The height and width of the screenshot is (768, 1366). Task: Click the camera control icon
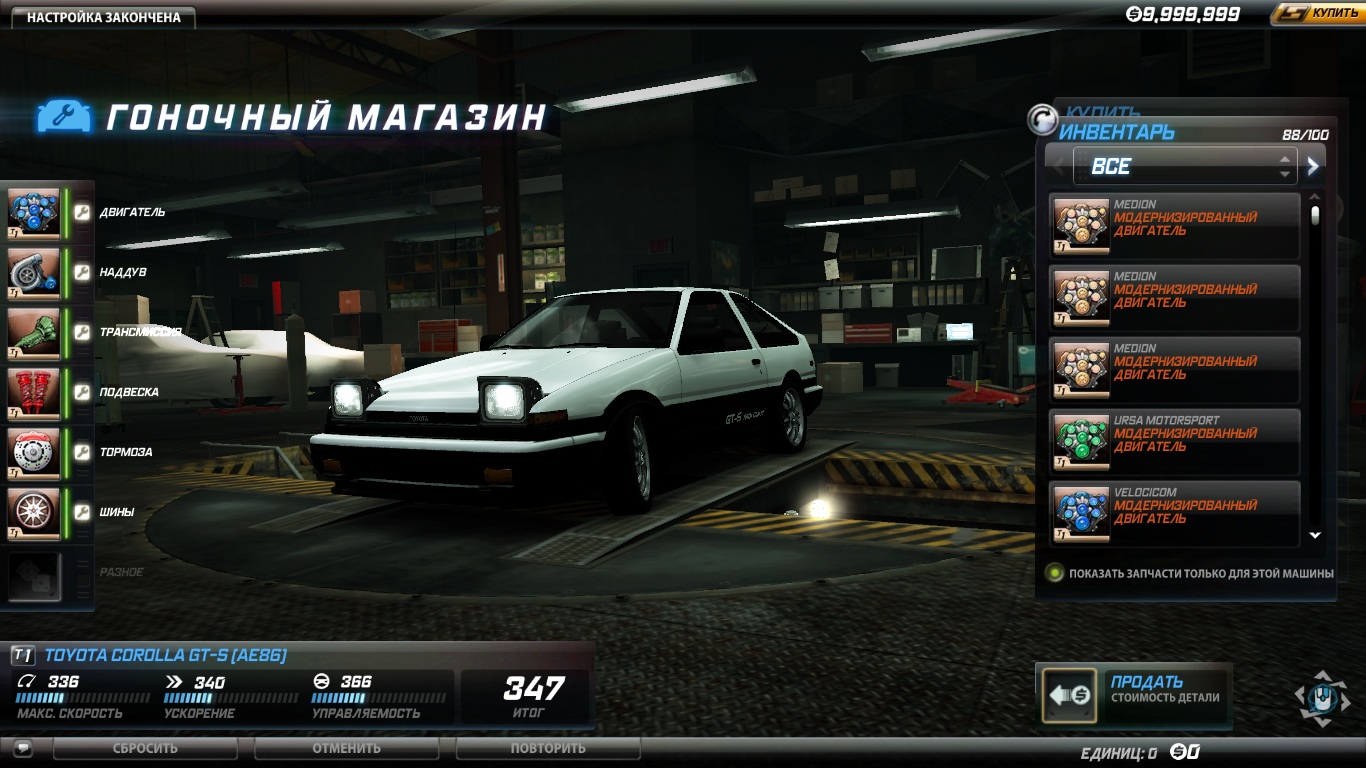click(x=1322, y=696)
